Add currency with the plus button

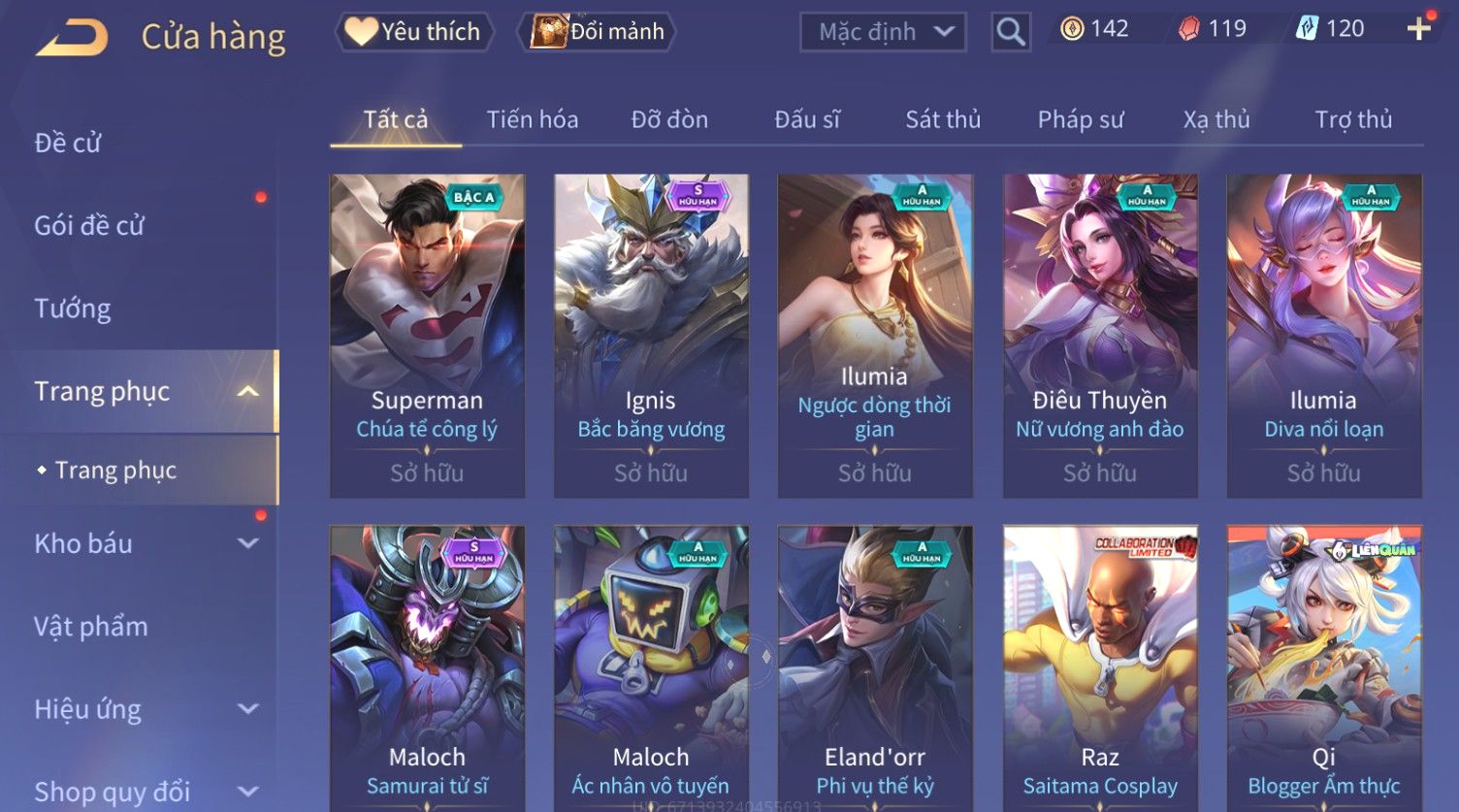pyautogui.click(x=1418, y=29)
